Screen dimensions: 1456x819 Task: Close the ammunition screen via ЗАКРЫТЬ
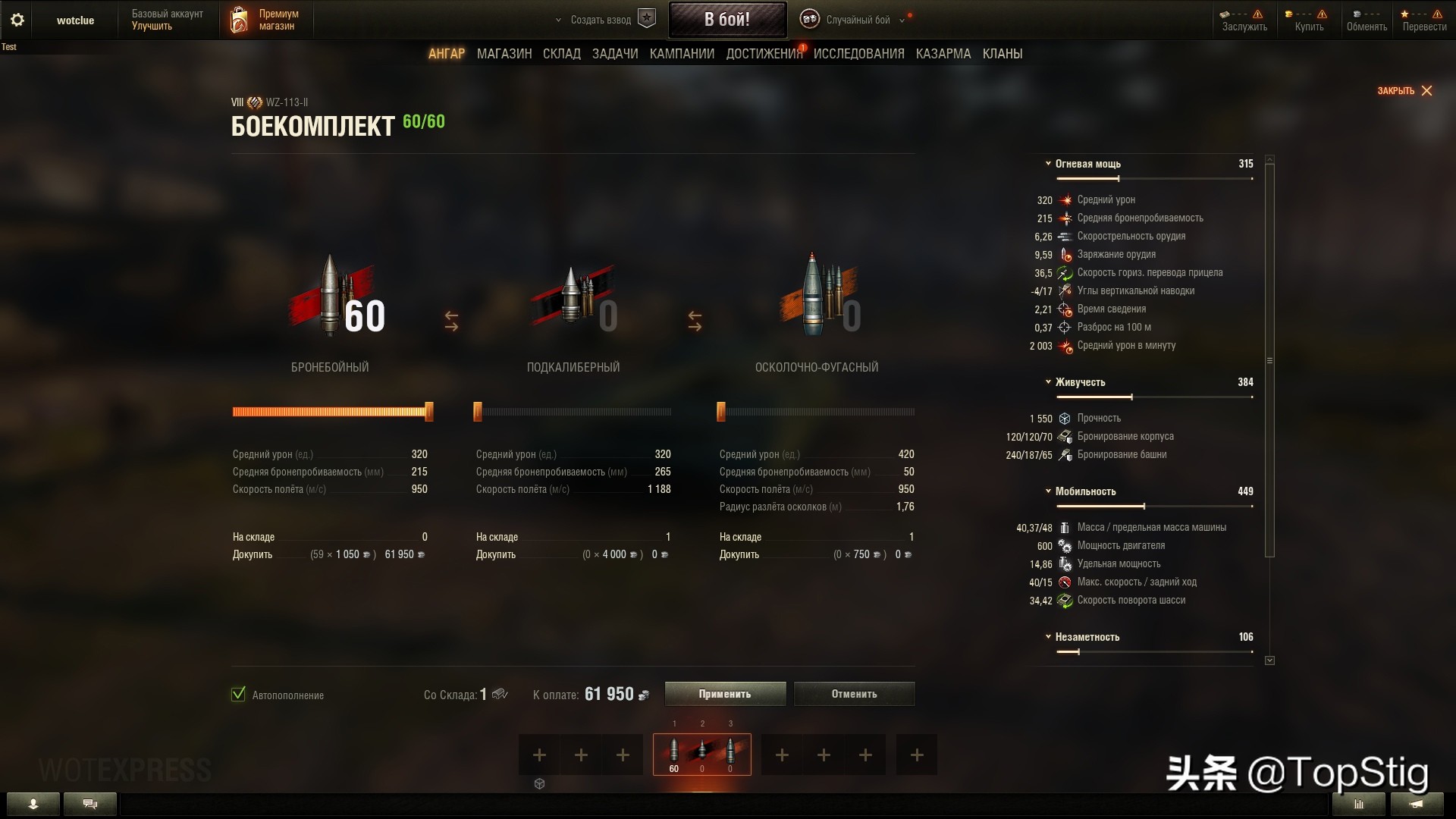[x=1404, y=91]
